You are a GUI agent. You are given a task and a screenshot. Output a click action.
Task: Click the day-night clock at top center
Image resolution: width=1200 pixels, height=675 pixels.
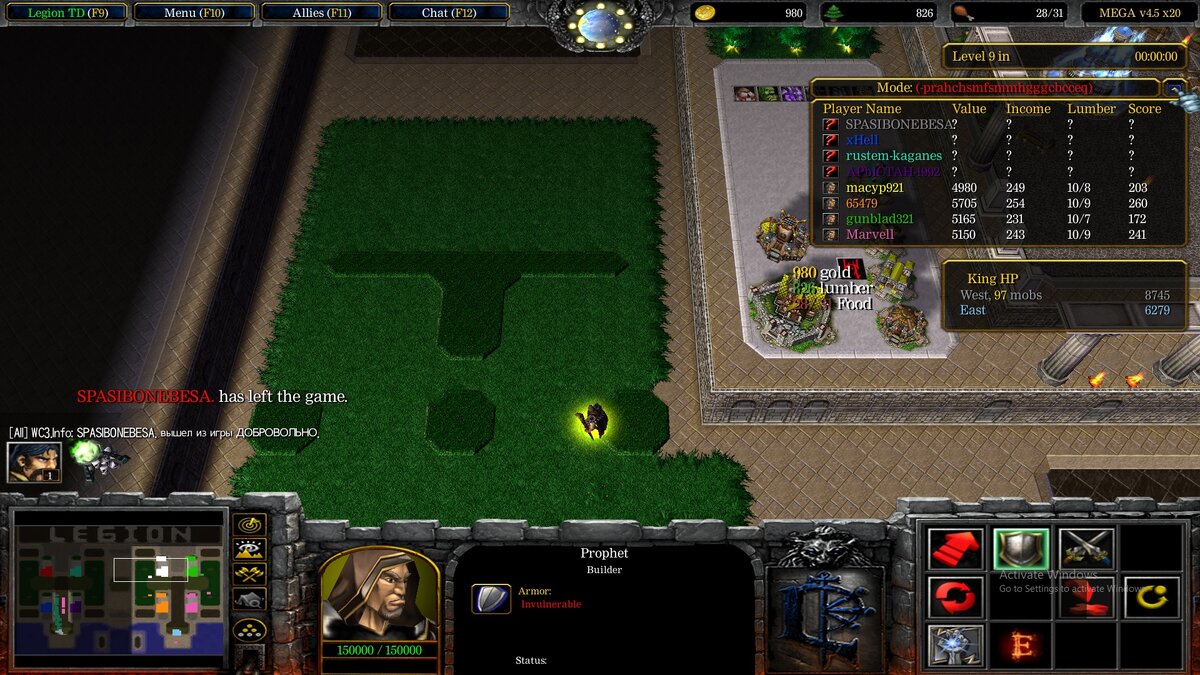point(601,24)
